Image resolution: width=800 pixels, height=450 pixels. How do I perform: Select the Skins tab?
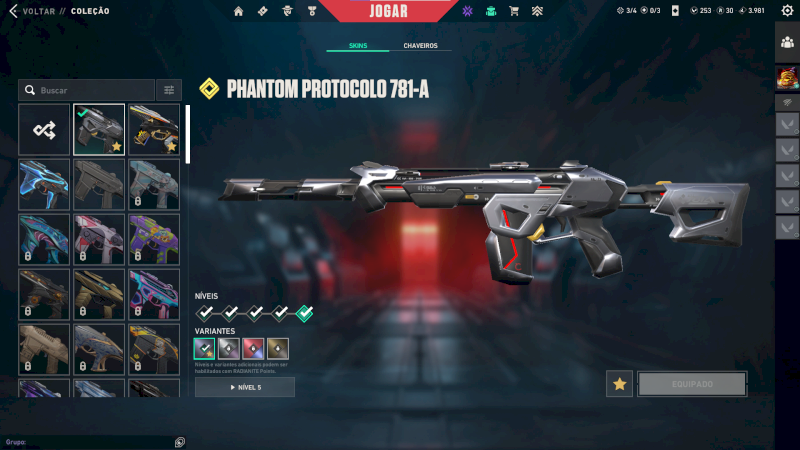[358, 46]
